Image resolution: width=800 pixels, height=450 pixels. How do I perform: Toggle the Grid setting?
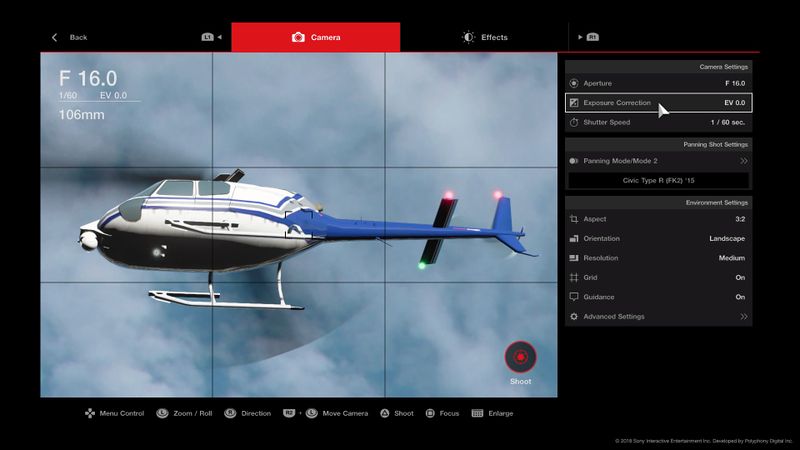pos(658,277)
